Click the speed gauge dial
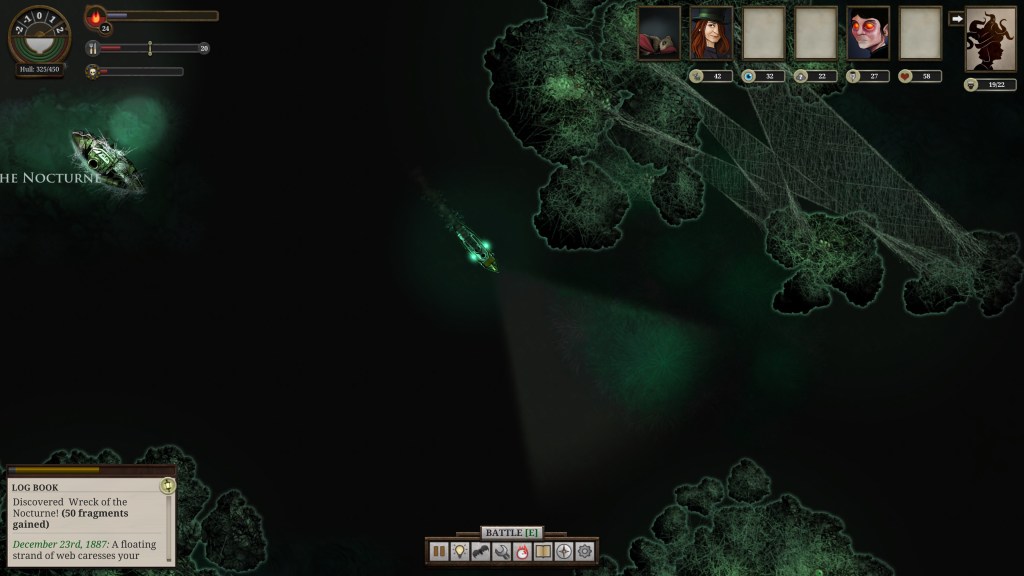Image resolution: width=1024 pixels, height=576 pixels. (x=39, y=35)
